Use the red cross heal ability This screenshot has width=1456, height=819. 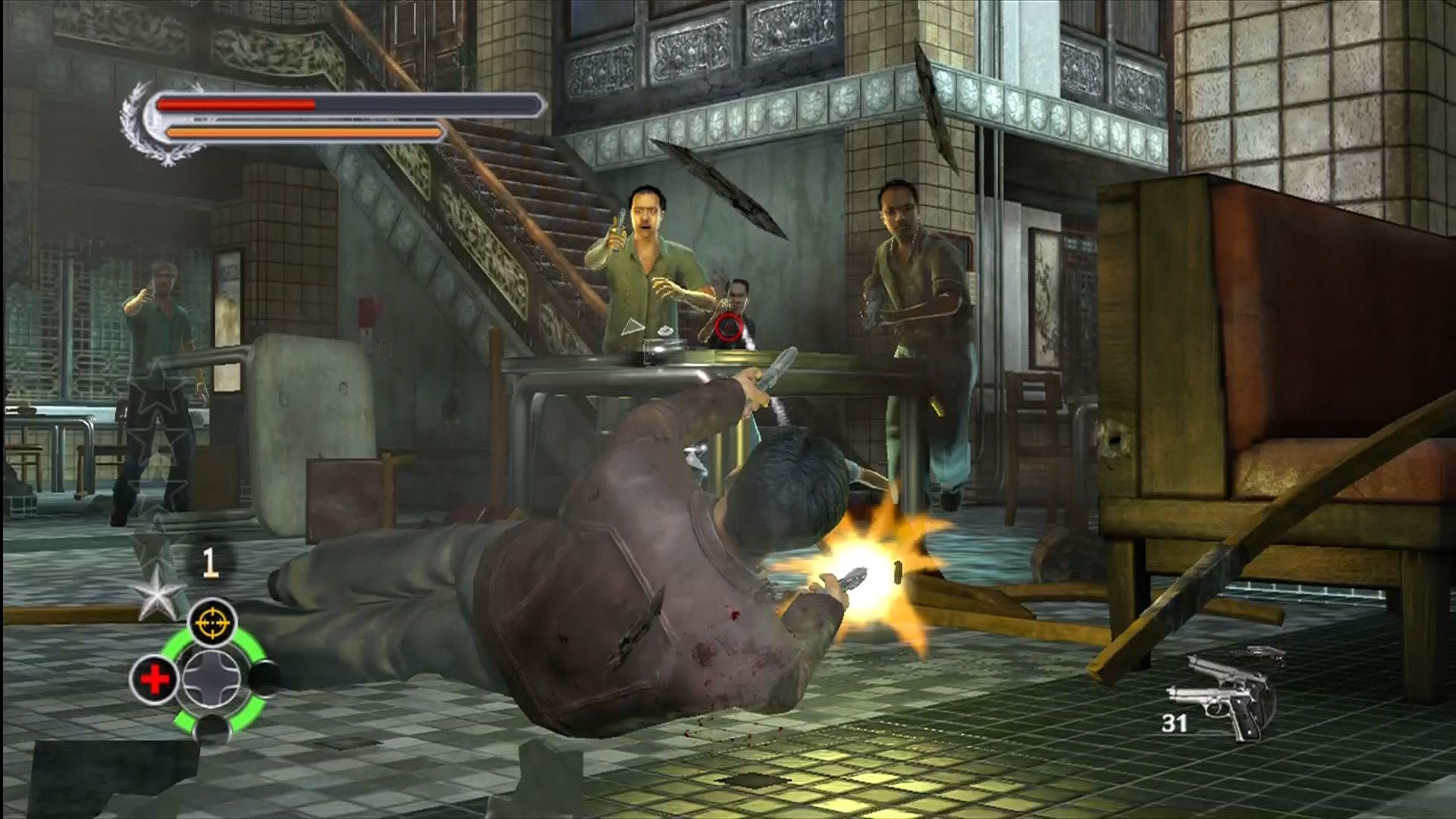point(154,679)
